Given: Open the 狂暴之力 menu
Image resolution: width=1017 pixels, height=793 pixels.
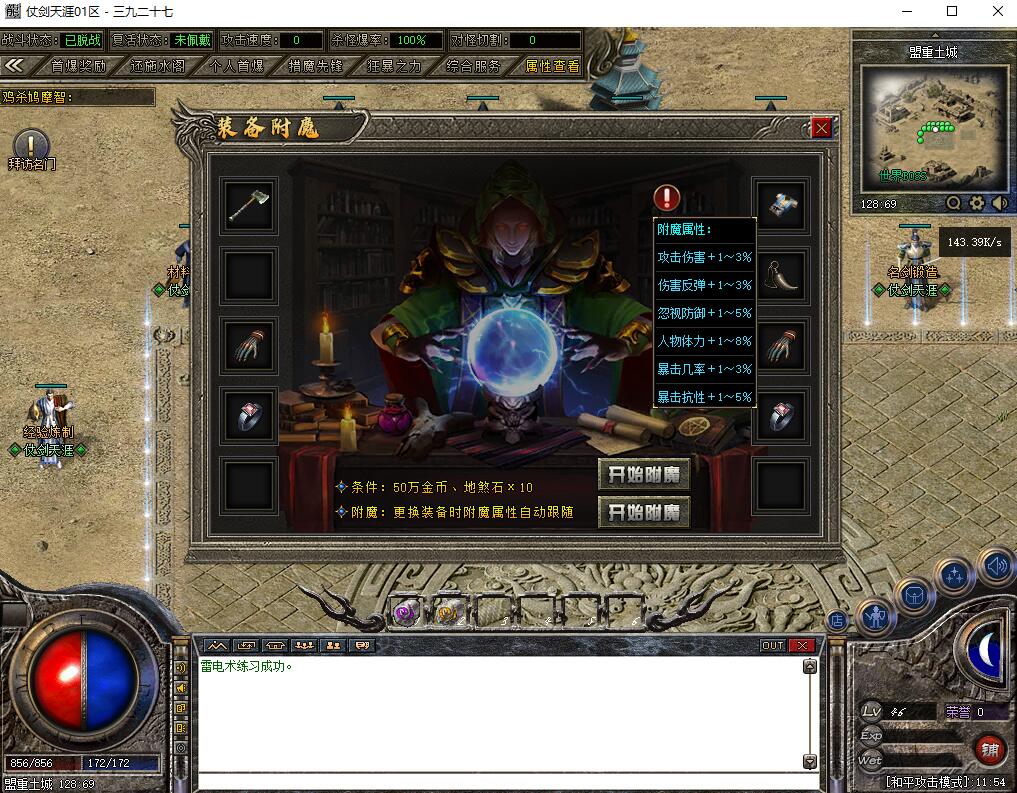Looking at the screenshot, I should coord(394,66).
